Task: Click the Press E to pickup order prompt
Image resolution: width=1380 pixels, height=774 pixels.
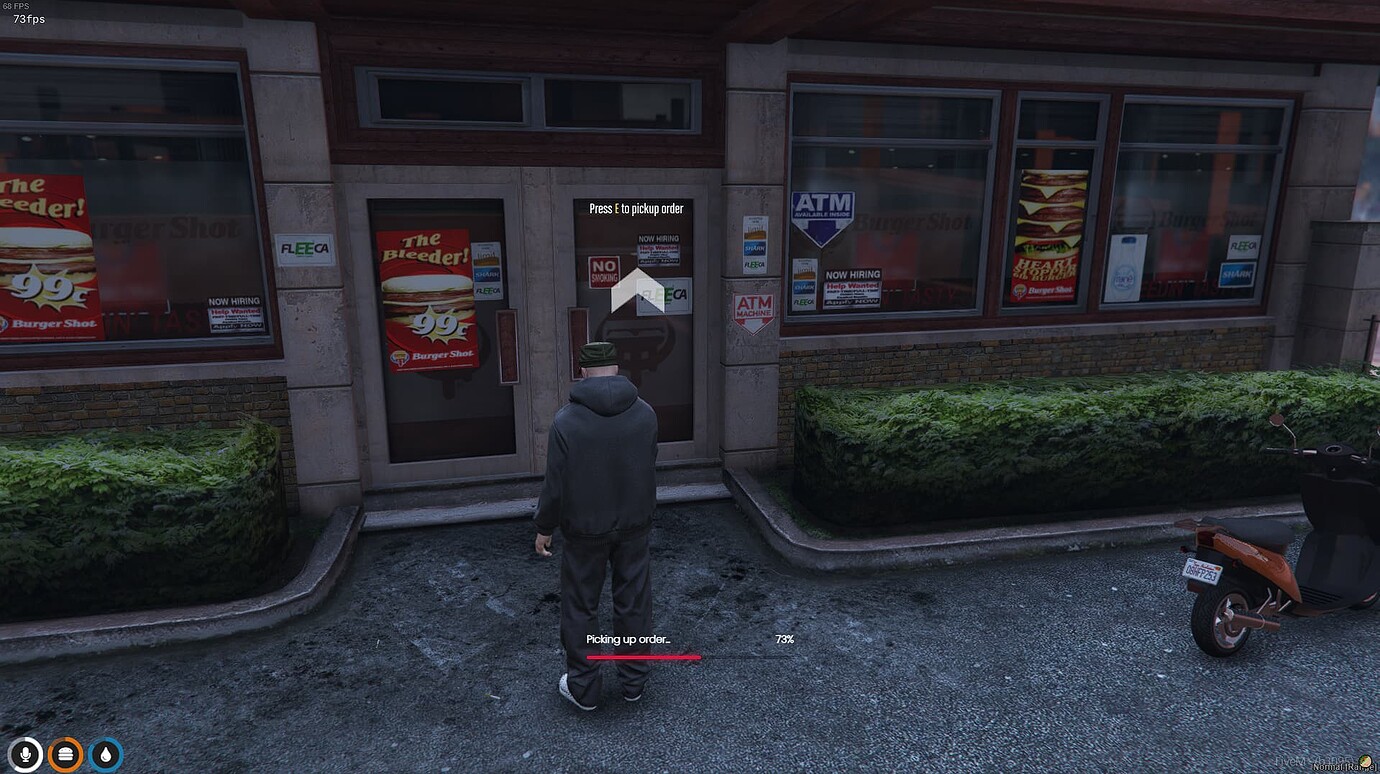Action: [x=636, y=208]
